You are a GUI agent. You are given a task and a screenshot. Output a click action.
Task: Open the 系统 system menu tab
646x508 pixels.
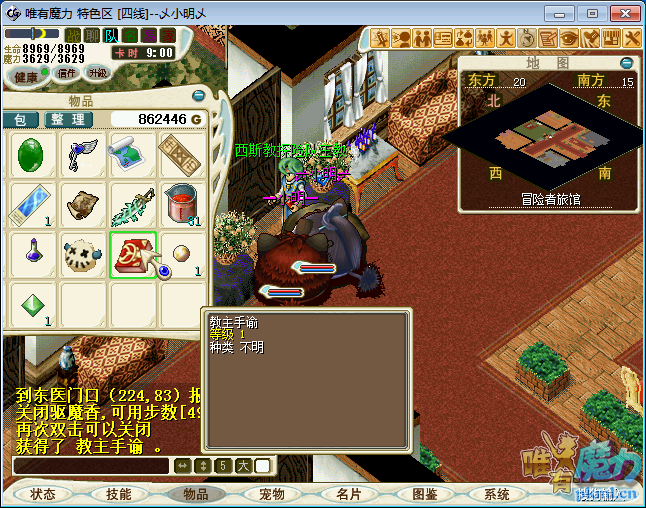coord(497,494)
